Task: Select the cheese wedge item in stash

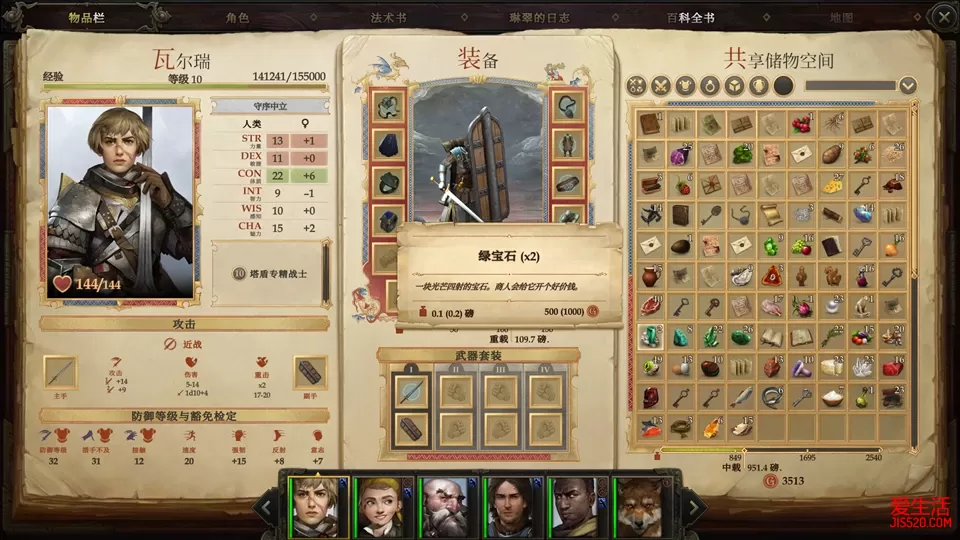Action: point(831,185)
